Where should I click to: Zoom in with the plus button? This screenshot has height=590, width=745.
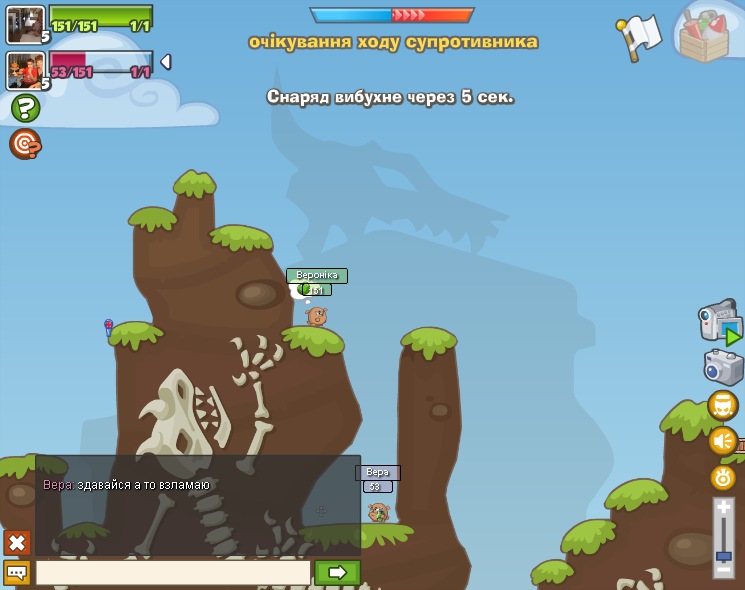[x=724, y=508]
